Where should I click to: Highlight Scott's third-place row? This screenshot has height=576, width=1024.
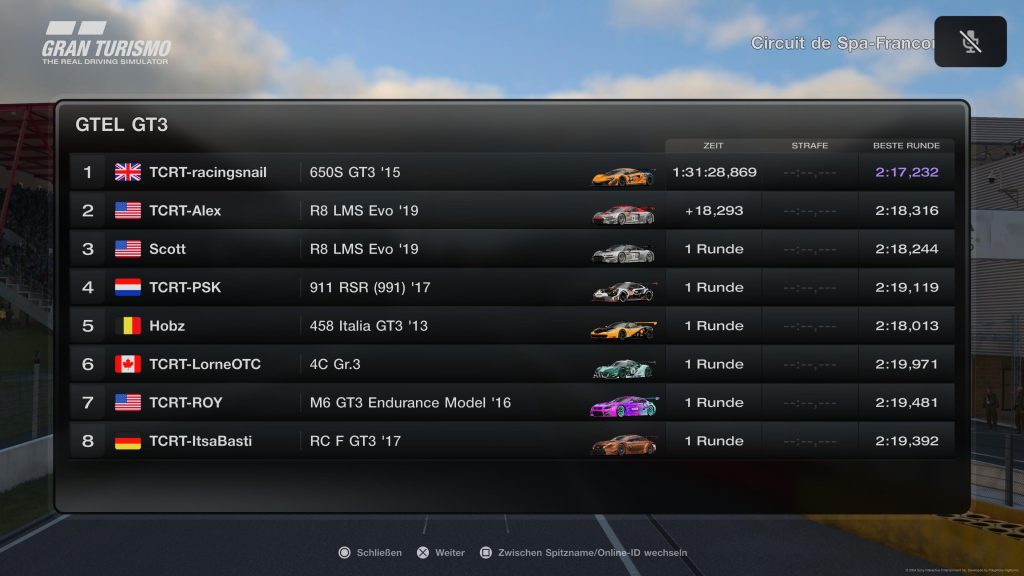pyautogui.click(x=510, y=249)
